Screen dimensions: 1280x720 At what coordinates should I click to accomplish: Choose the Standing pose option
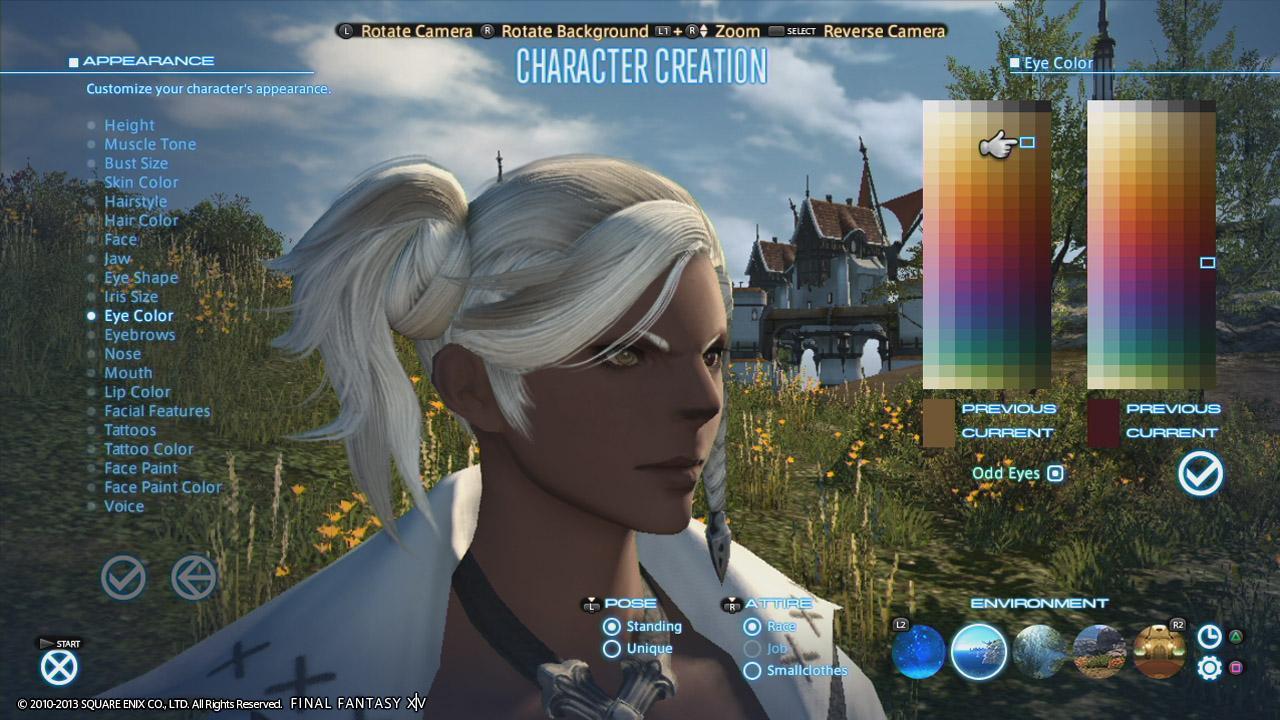(x=612, y=627)
